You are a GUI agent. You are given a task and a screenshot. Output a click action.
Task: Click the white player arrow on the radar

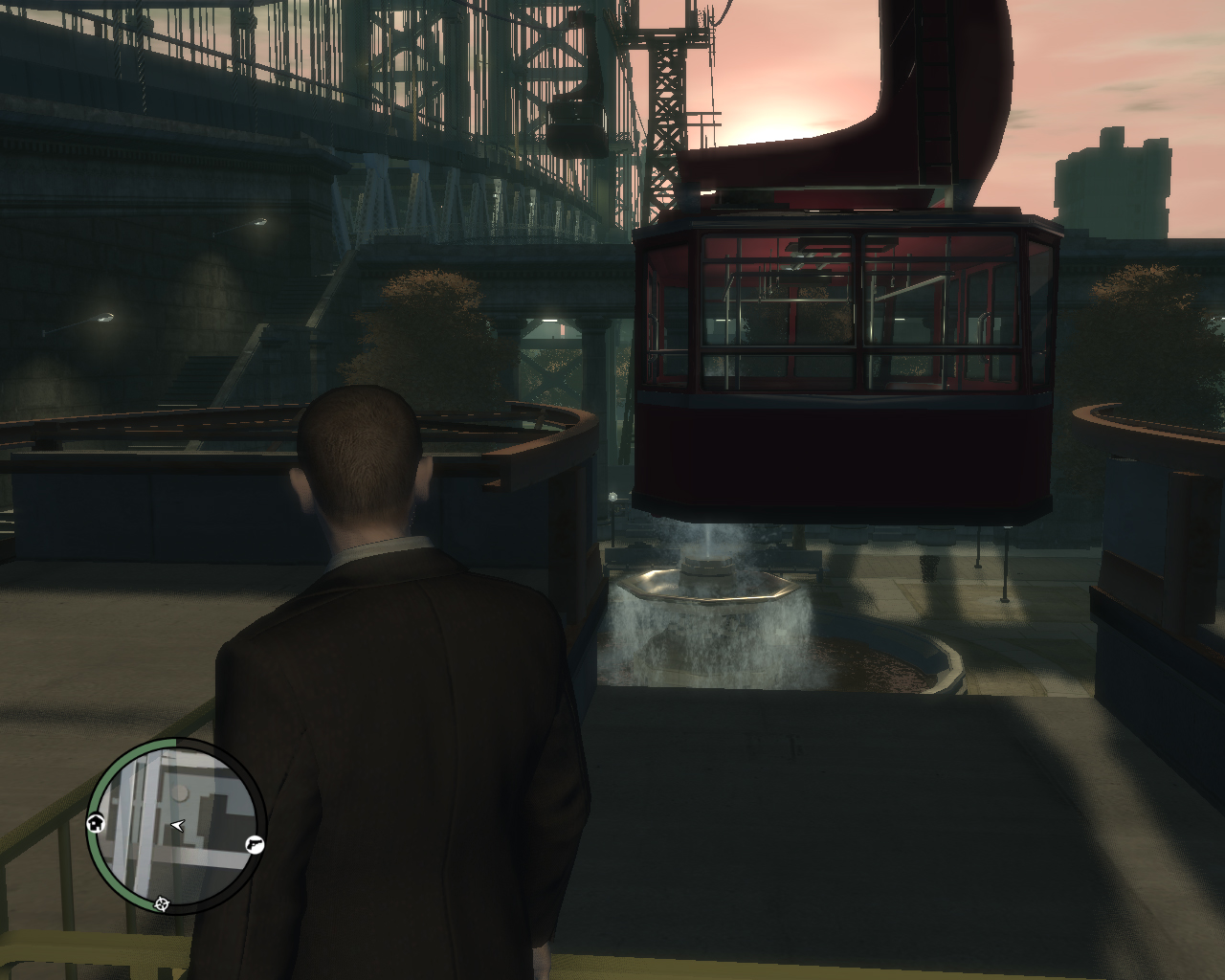(177, 825)
